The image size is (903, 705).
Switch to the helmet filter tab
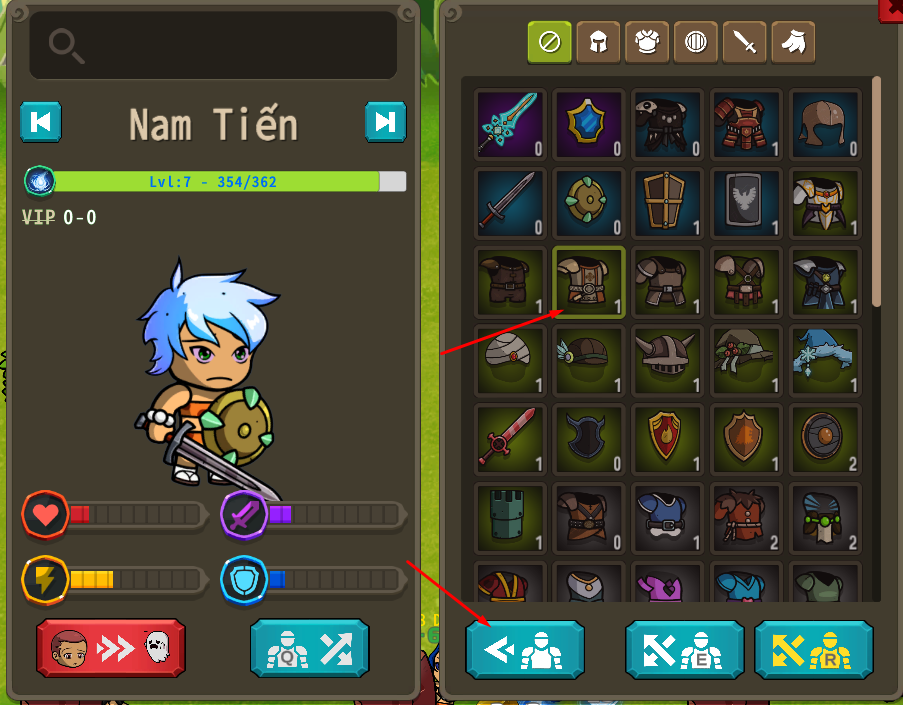598,42
